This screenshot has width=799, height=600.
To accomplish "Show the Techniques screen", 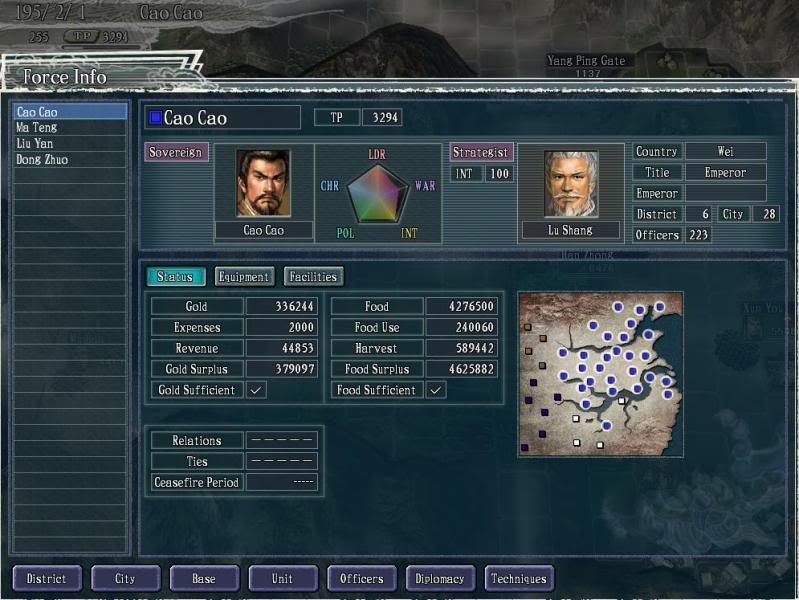I will tap(519, 579).
